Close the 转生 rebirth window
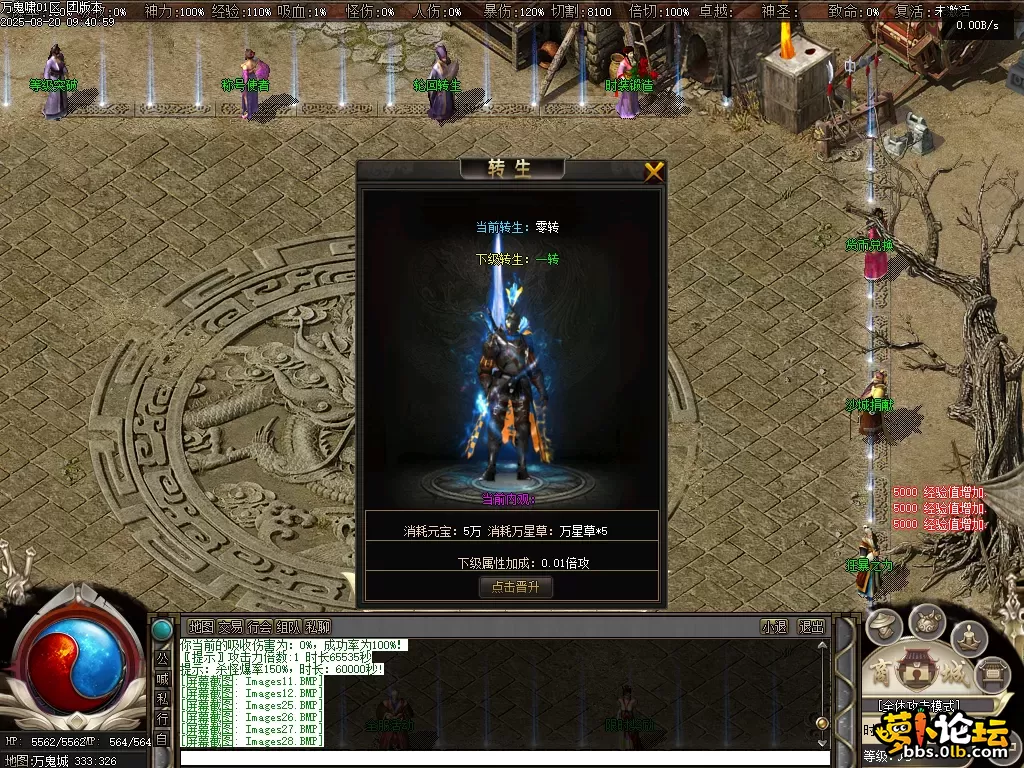The image size is (1024, 768). tap(654, 172)
